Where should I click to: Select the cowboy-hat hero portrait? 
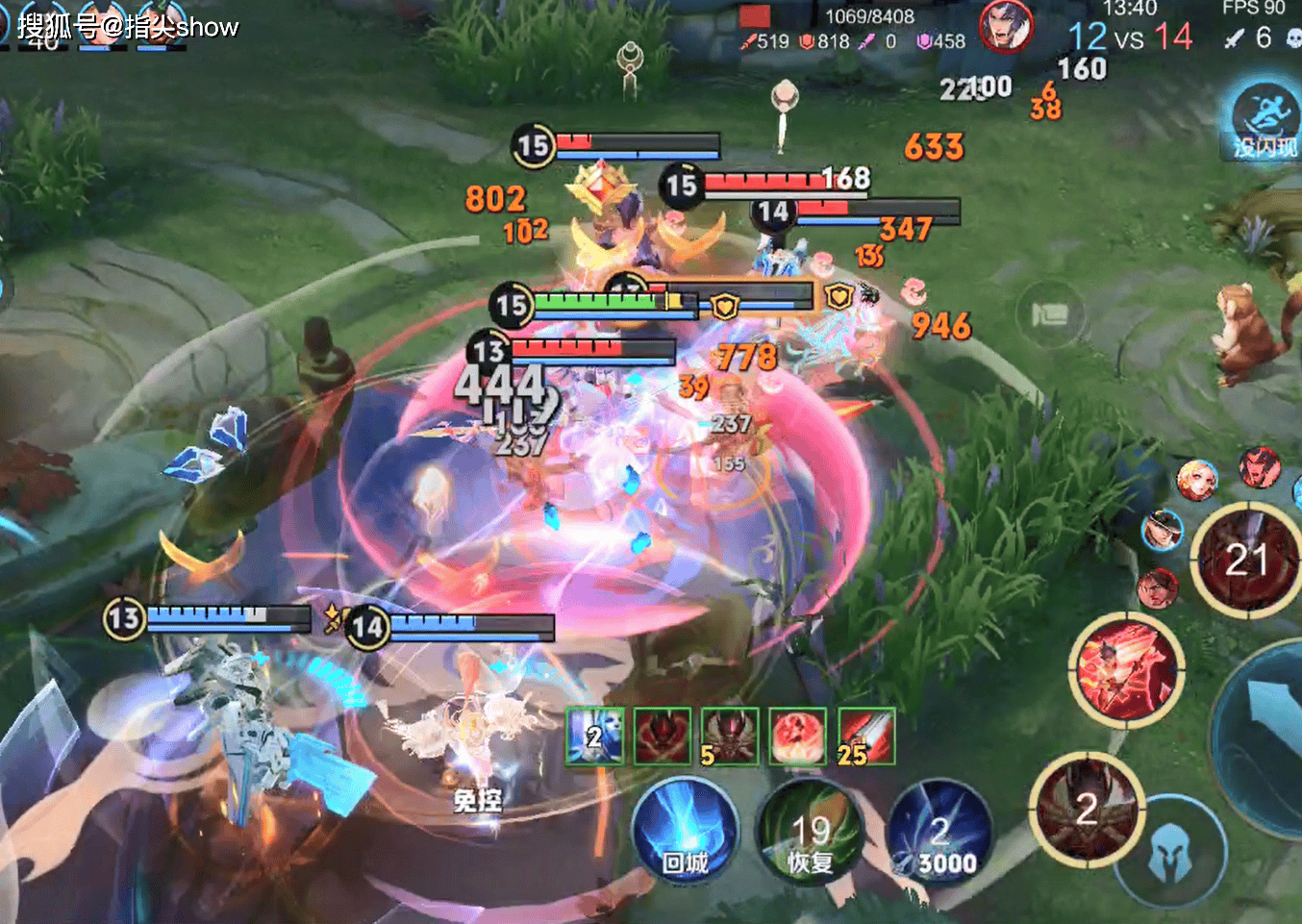(1163, 530)
